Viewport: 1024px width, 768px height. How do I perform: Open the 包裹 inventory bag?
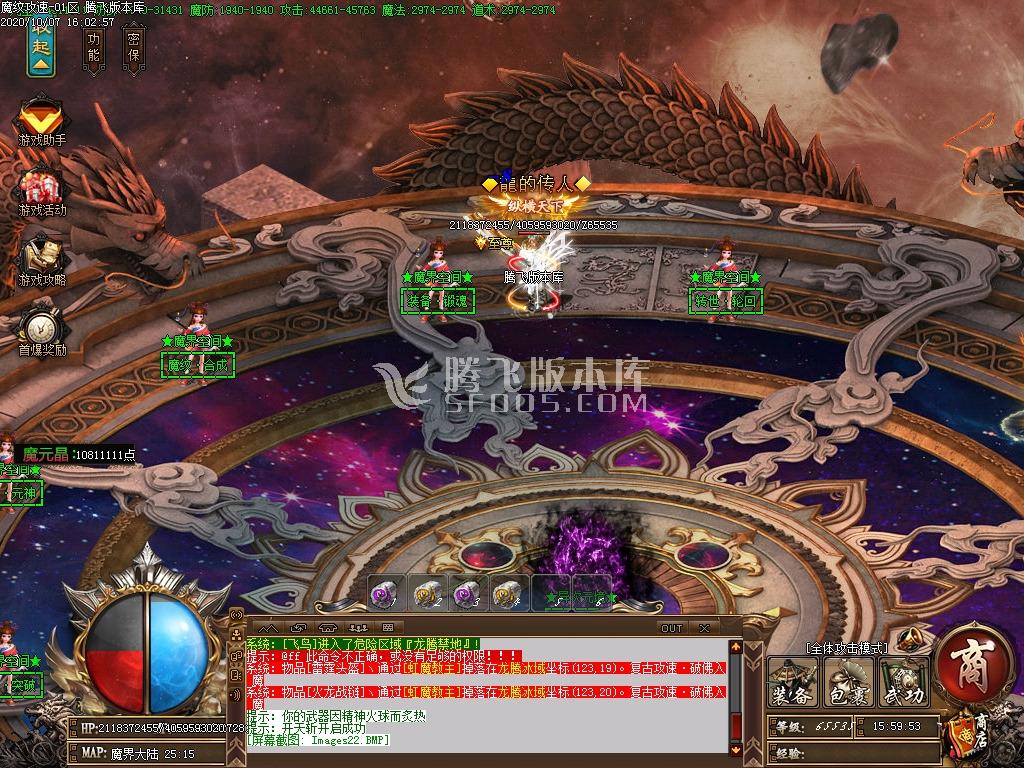tap(849, 684)
